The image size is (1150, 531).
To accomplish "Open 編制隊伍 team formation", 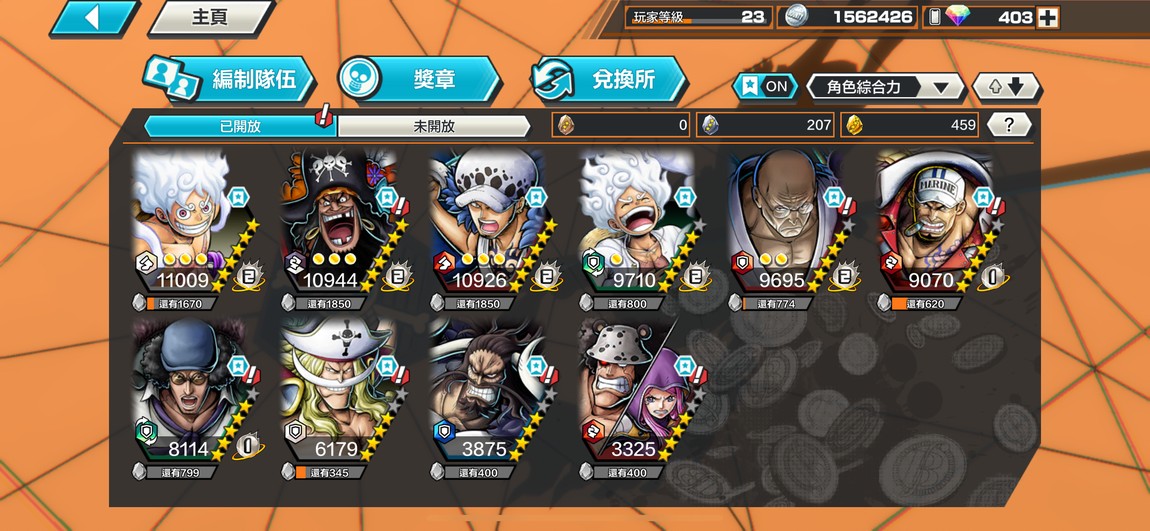I will coord(230,80).
